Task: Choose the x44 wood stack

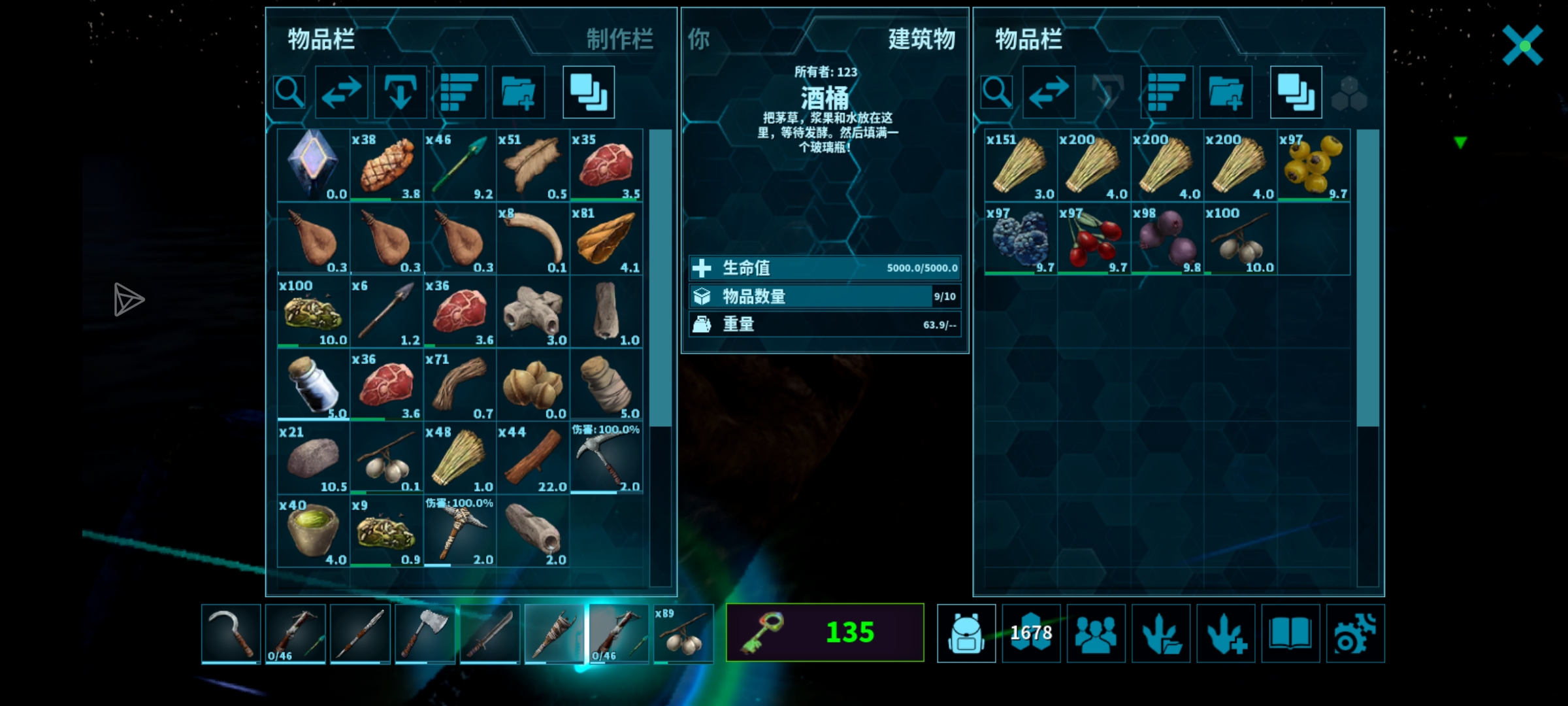Action: 532,458
